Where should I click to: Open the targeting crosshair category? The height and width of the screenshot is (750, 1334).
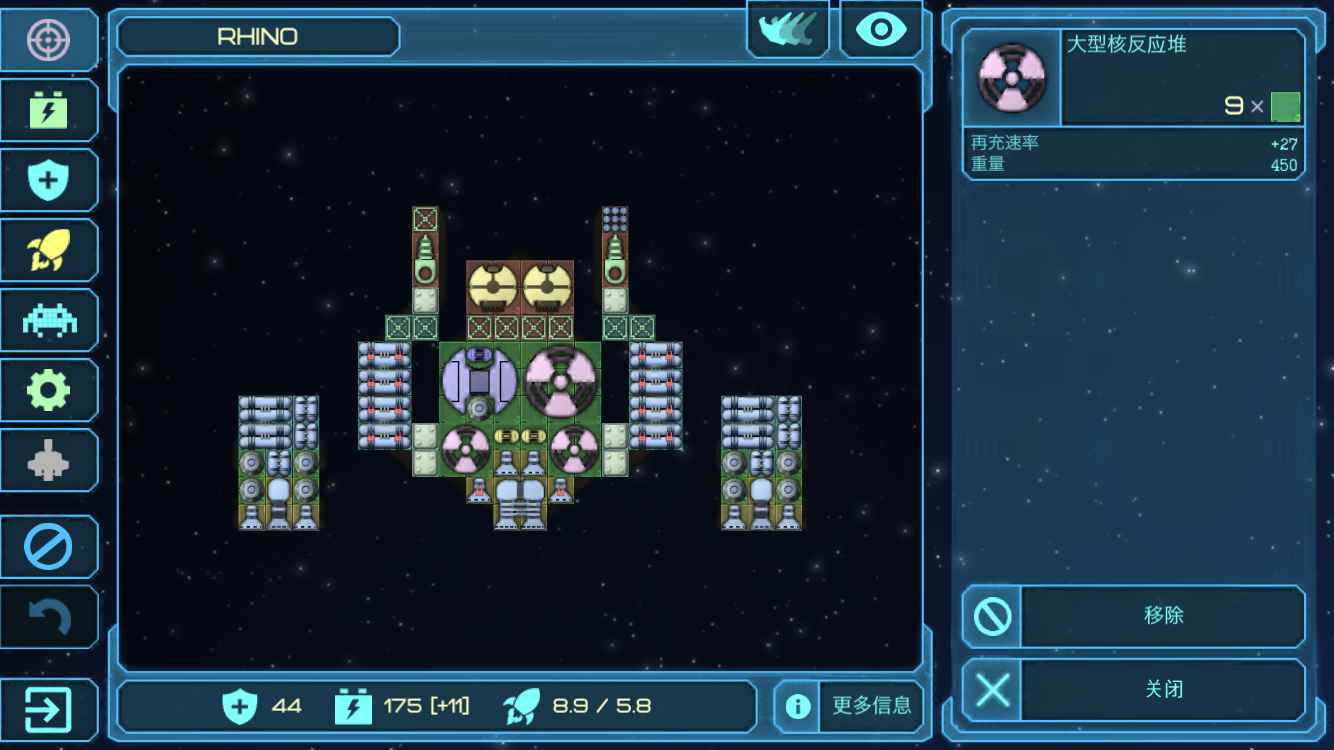(48, 40)
